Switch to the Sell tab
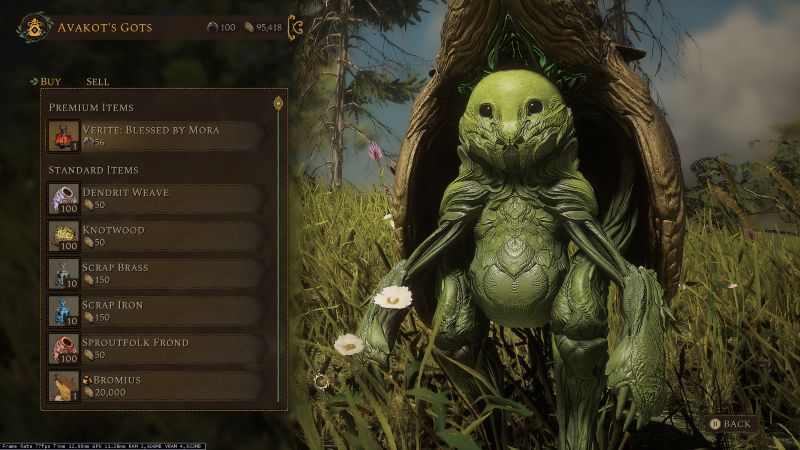The height and width of the screenshot is (450, 800). (97, 81)
